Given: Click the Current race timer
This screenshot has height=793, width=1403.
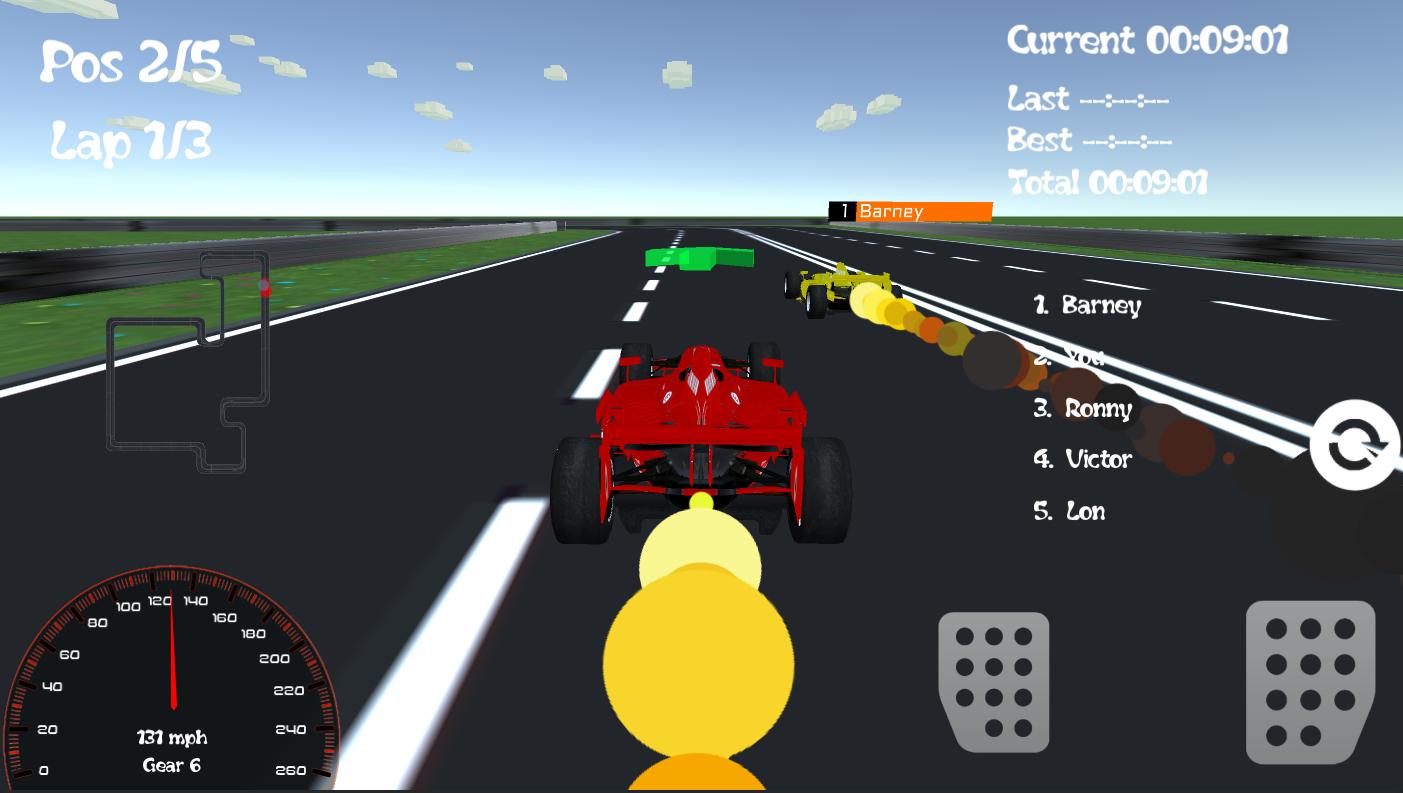Looking at the screenshot, I should pyautogui.click(x=1148, y=40).
